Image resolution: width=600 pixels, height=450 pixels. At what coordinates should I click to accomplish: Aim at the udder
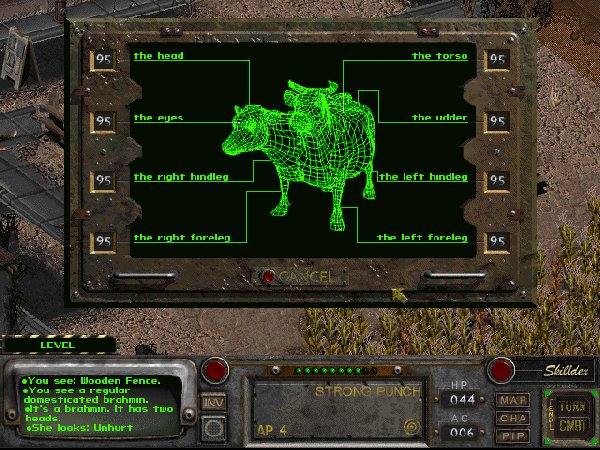click(x=439, y=118)
